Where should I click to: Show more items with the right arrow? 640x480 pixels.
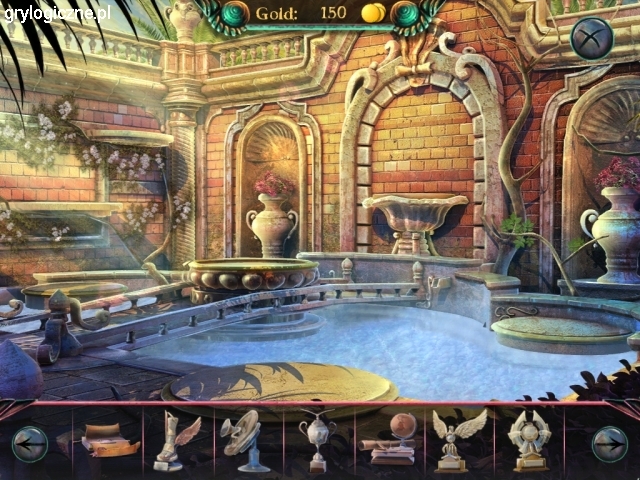tap(609, 443)
